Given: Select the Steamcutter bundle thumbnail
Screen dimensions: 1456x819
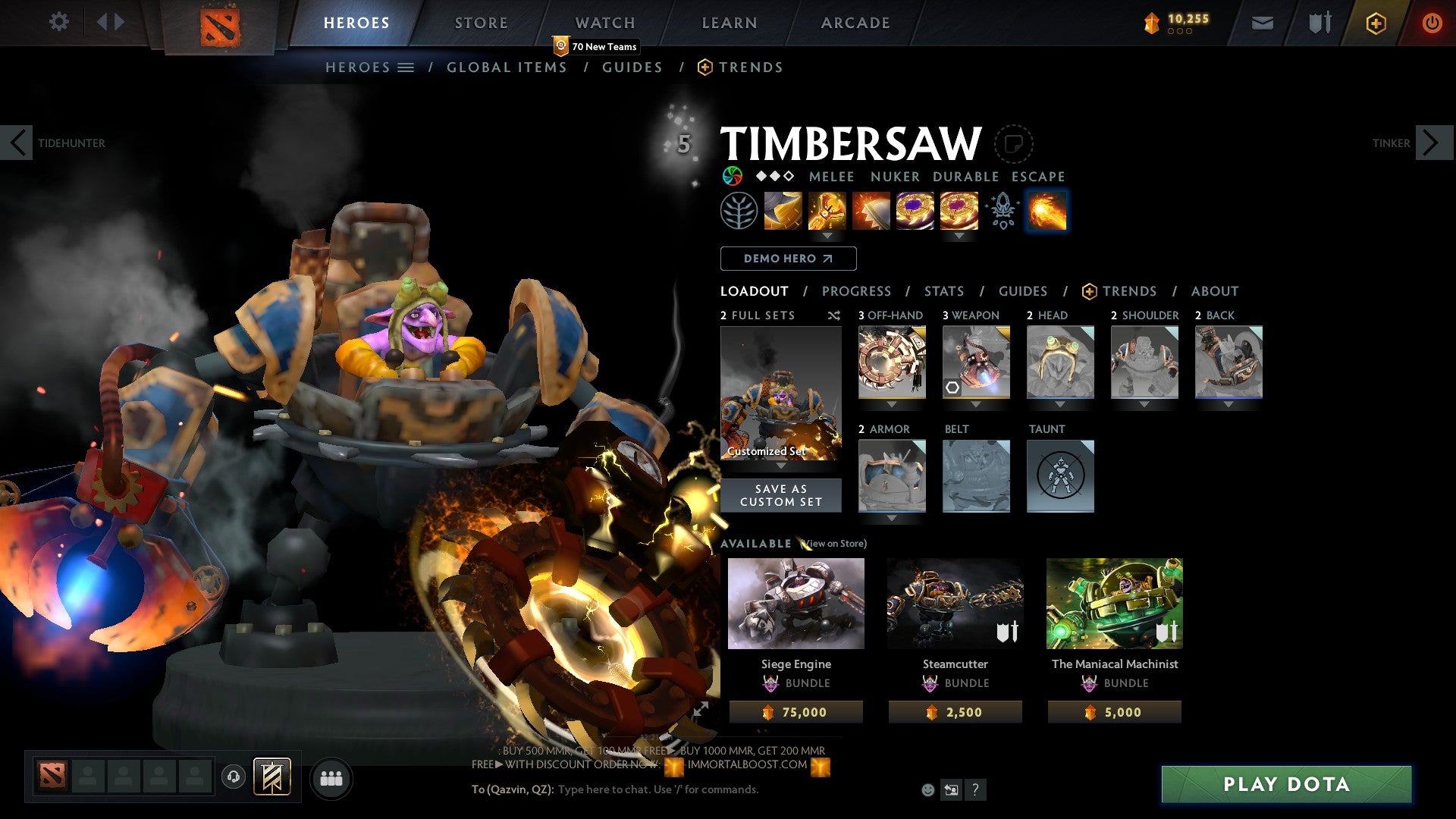Looking at the screenshot, I should pos(955,603).
